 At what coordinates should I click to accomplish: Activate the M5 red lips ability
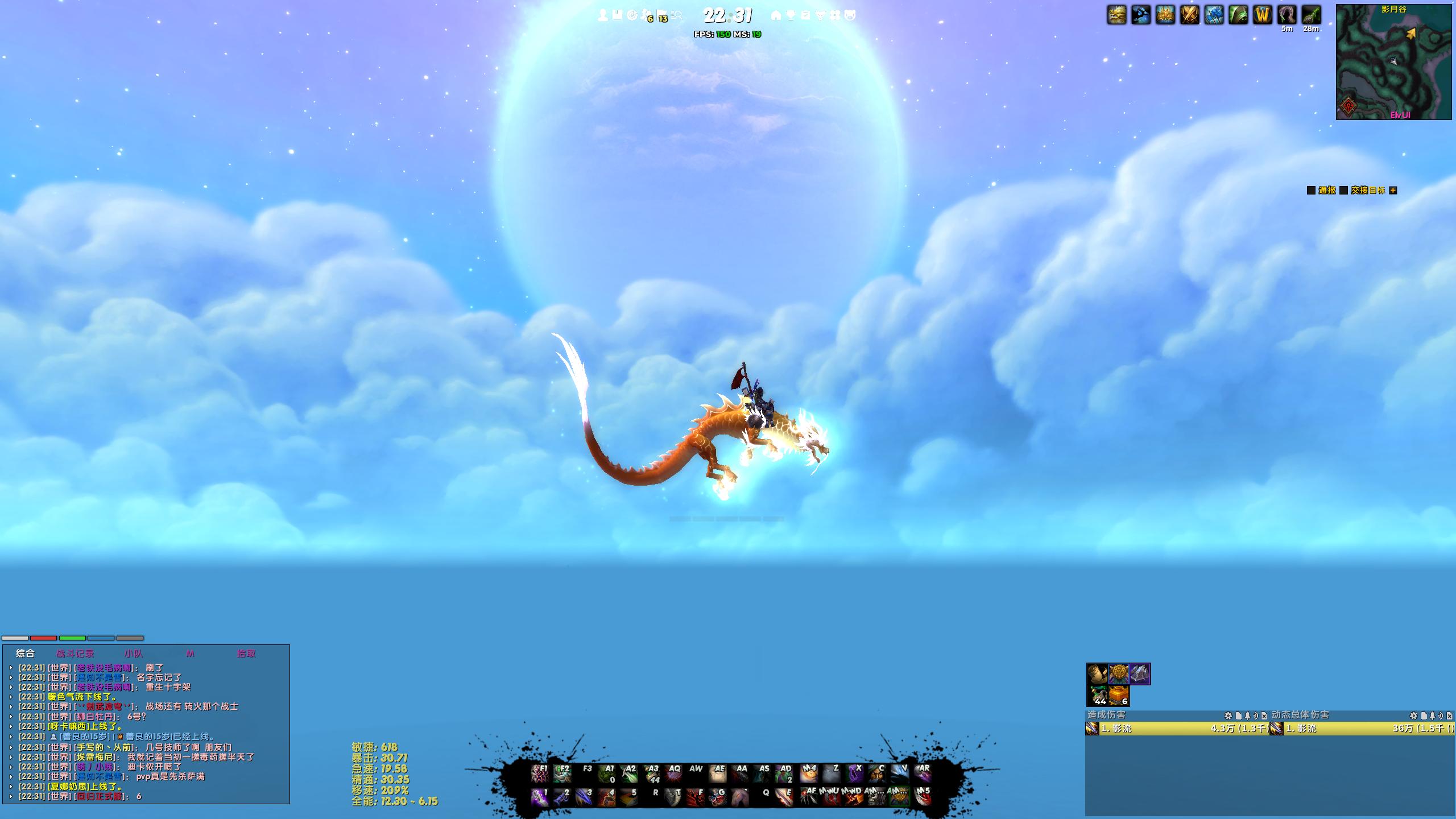tap(923, 797)
